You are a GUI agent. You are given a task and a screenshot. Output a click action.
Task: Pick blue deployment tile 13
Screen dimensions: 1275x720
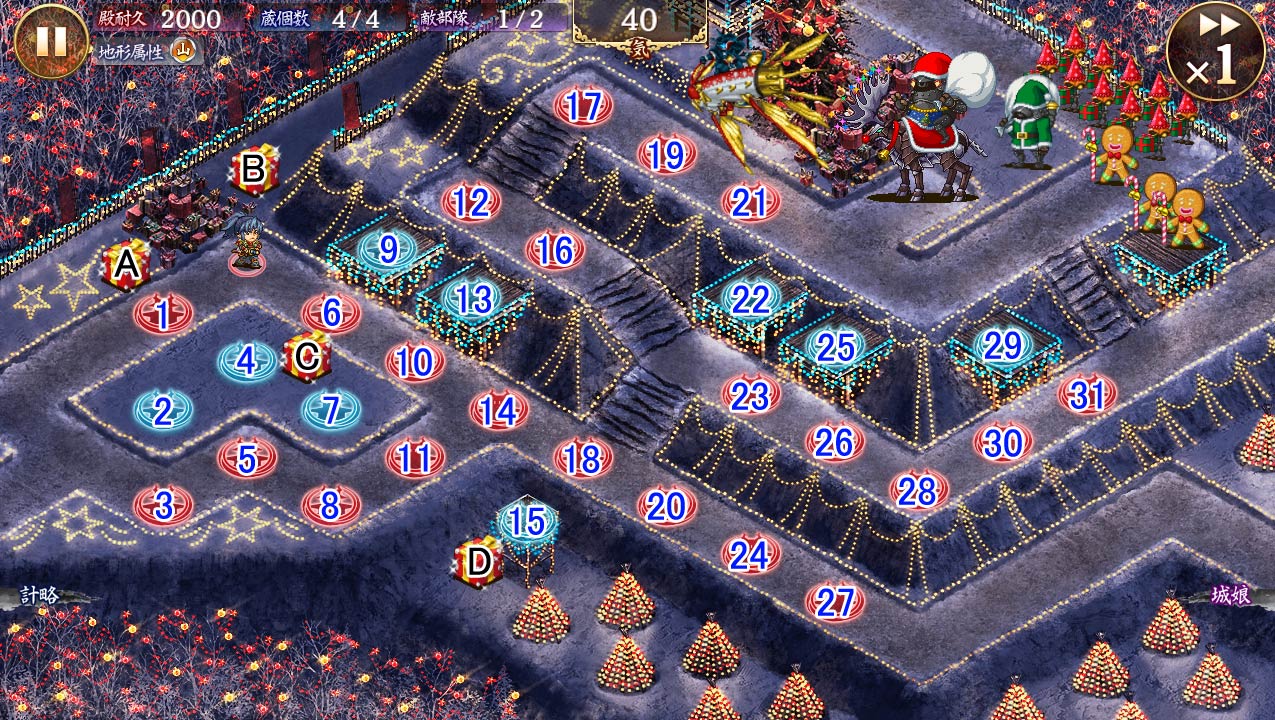coord(473,298)
